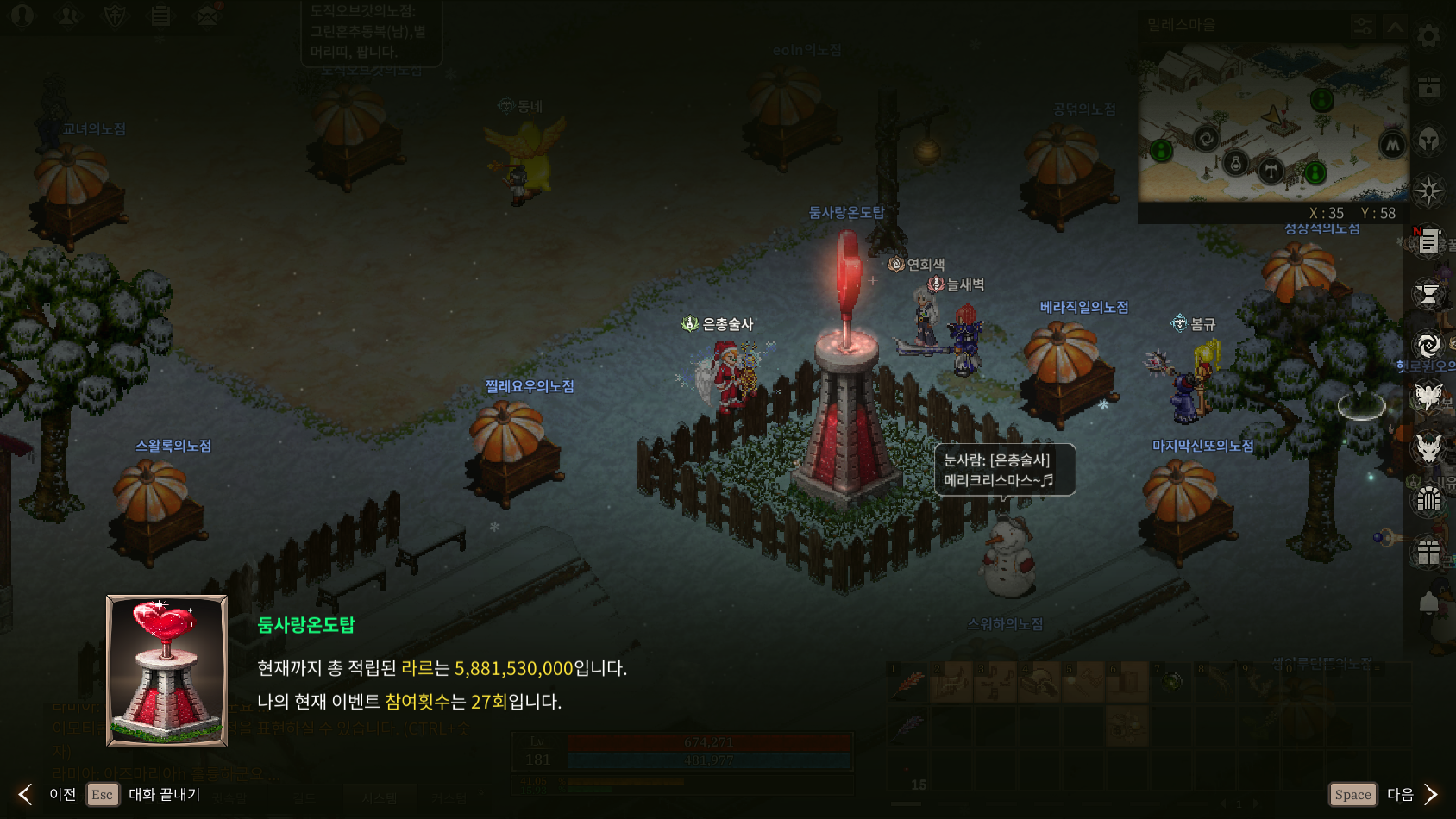Open the treasure chest inventory icon
This screenshot has height=819, width=1456.
[1428, 87]
